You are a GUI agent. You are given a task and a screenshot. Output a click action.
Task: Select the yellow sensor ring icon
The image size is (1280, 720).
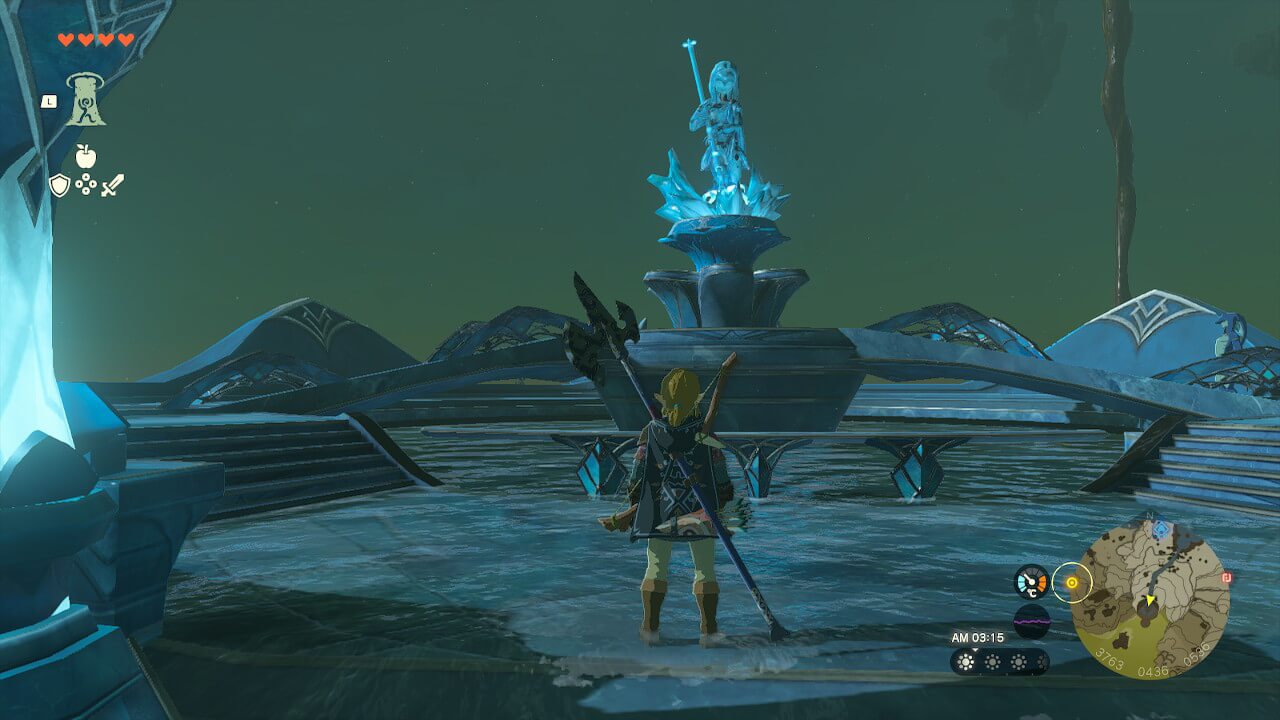1072,581
